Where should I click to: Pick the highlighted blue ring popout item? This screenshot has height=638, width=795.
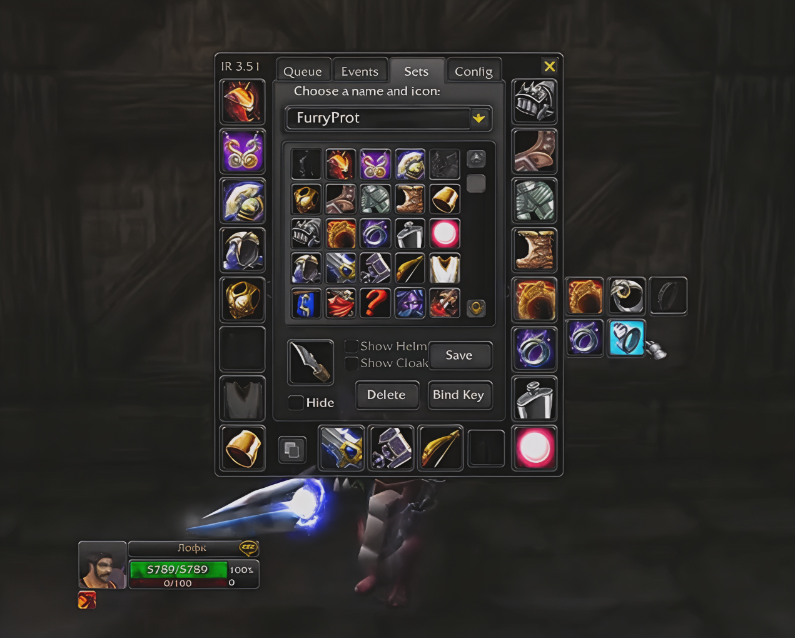[x=627, y=338]
